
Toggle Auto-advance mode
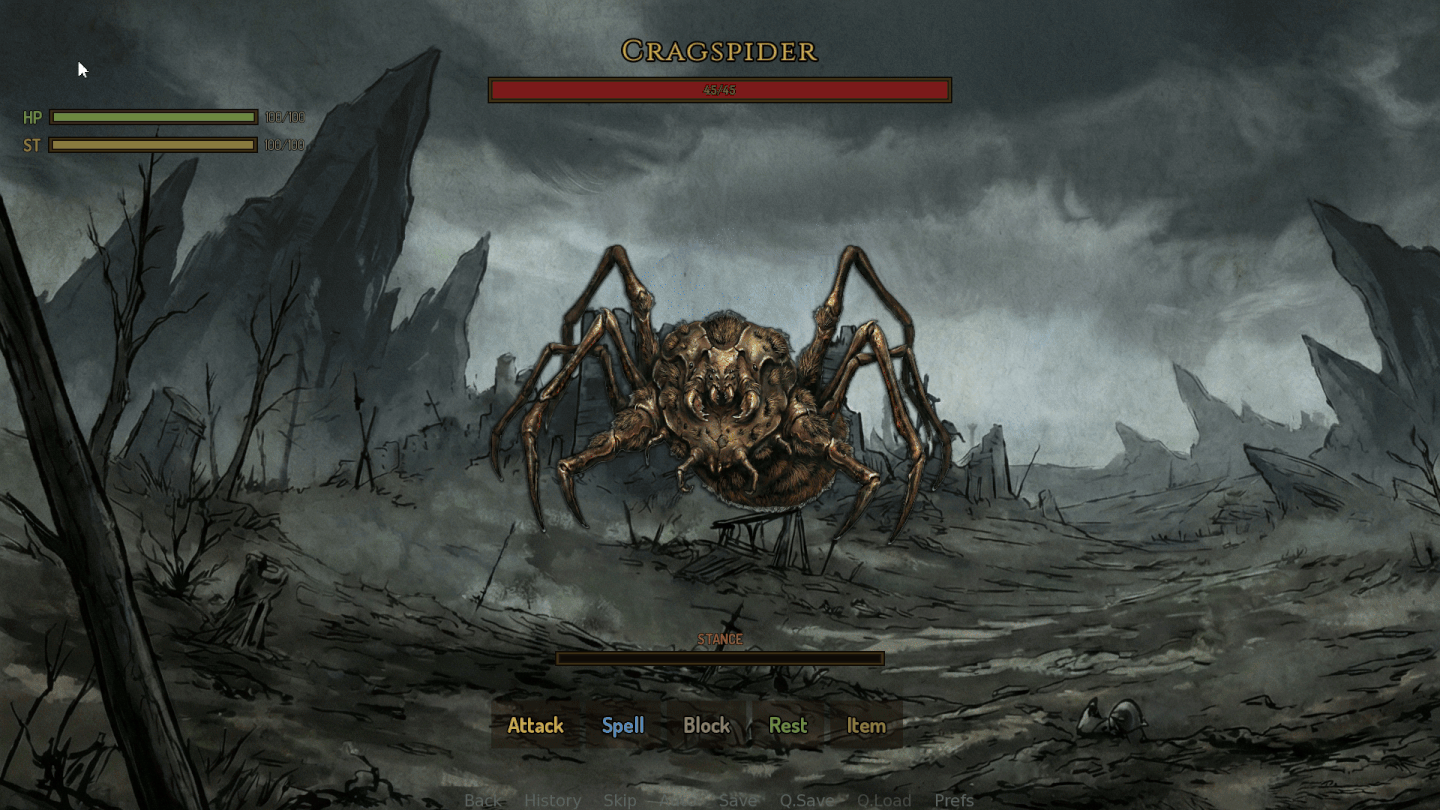pyautogui.click(x=679, y=800)
